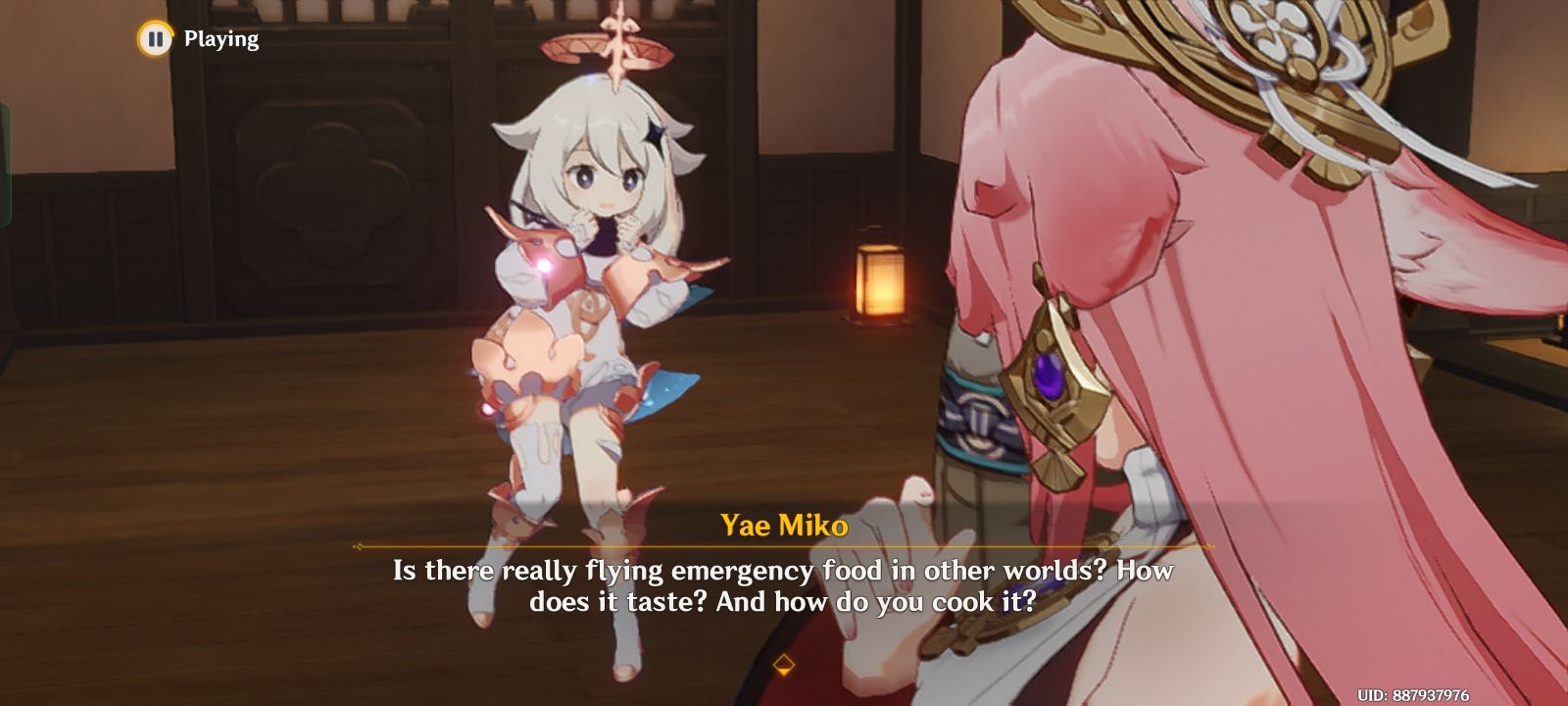The width and height of the screenshot is (1568, 706).
Task: Select the Yae Miko speaker name label
Action: pos(784,527)
